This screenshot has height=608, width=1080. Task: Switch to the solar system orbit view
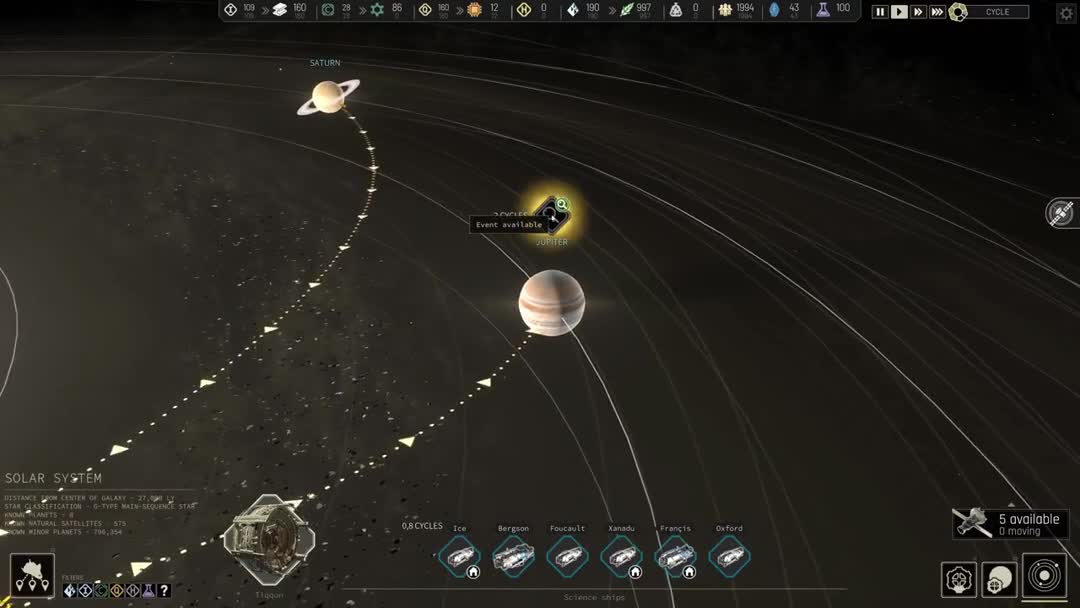pyautogui.click(x=1044, y=576)
